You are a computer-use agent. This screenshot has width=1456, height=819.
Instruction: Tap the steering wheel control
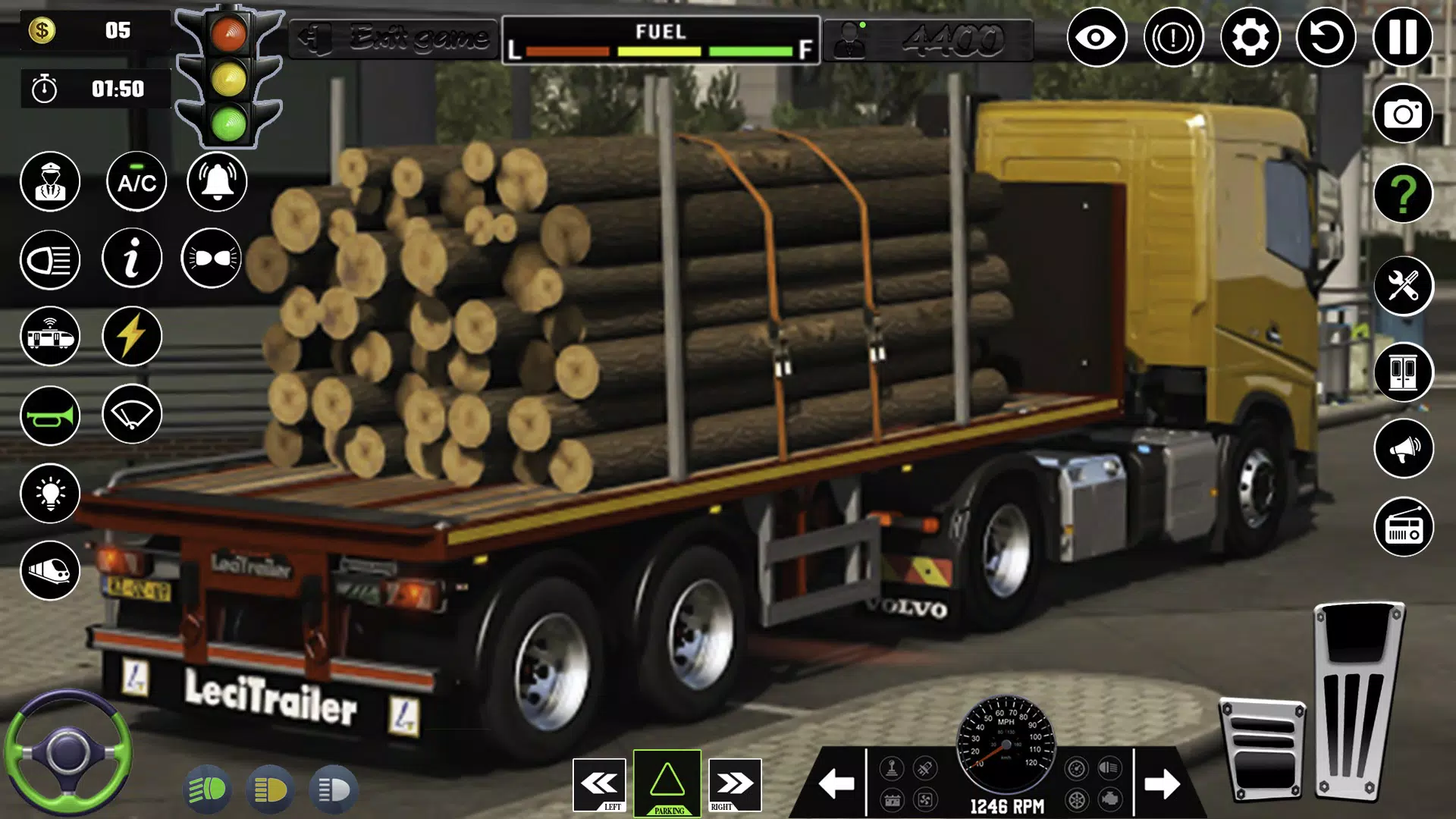click(x=68, y=752)
